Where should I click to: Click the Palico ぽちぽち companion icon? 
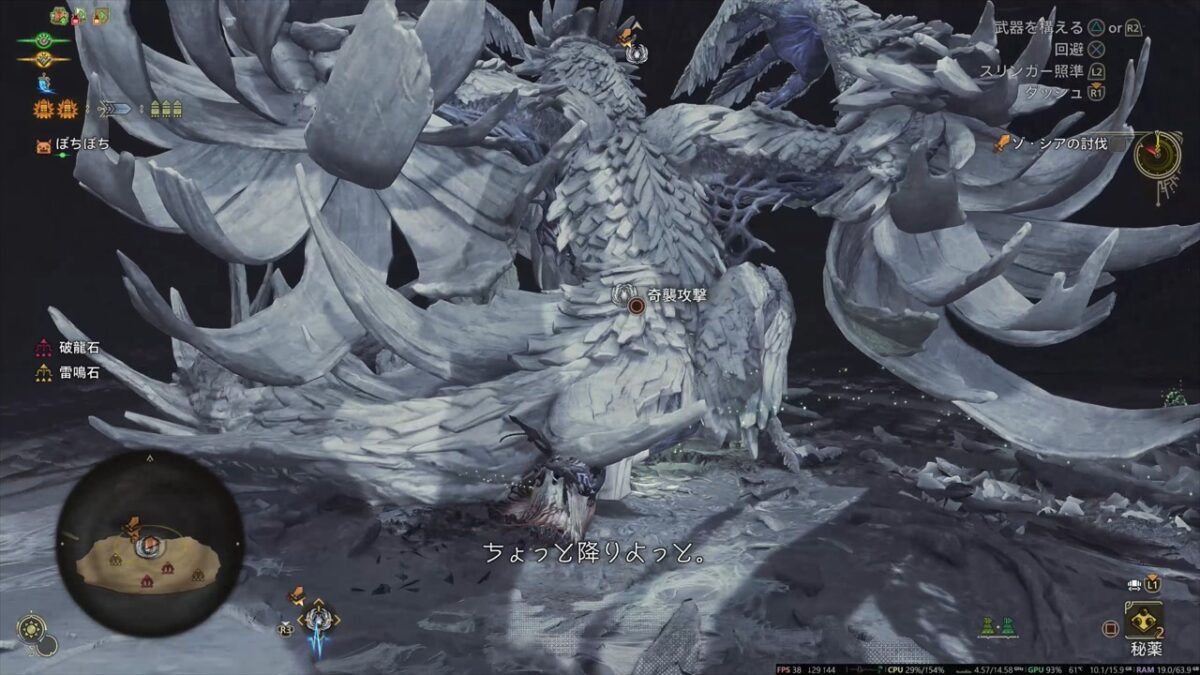[44, 145]
